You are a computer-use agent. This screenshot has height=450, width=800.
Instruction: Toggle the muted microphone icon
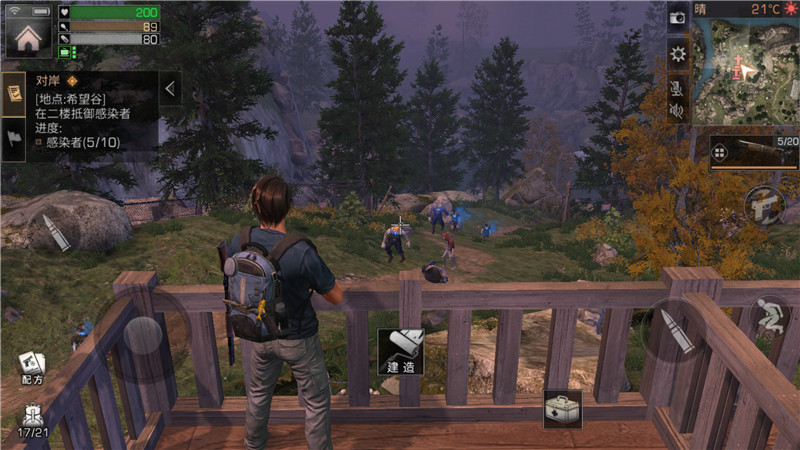(677, 87)
